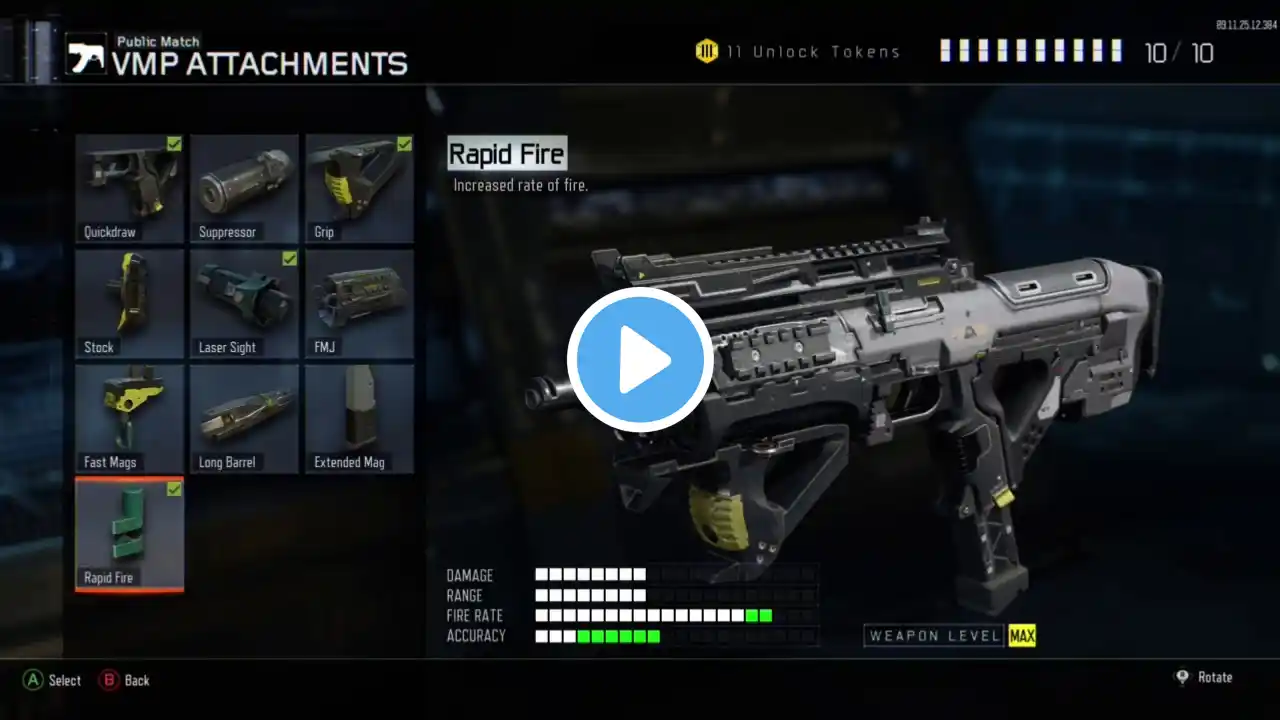Select the Quickdraw attachment tile
Image resolution: width=1280 pixels, height=720 pixels.
click(130, 188)
